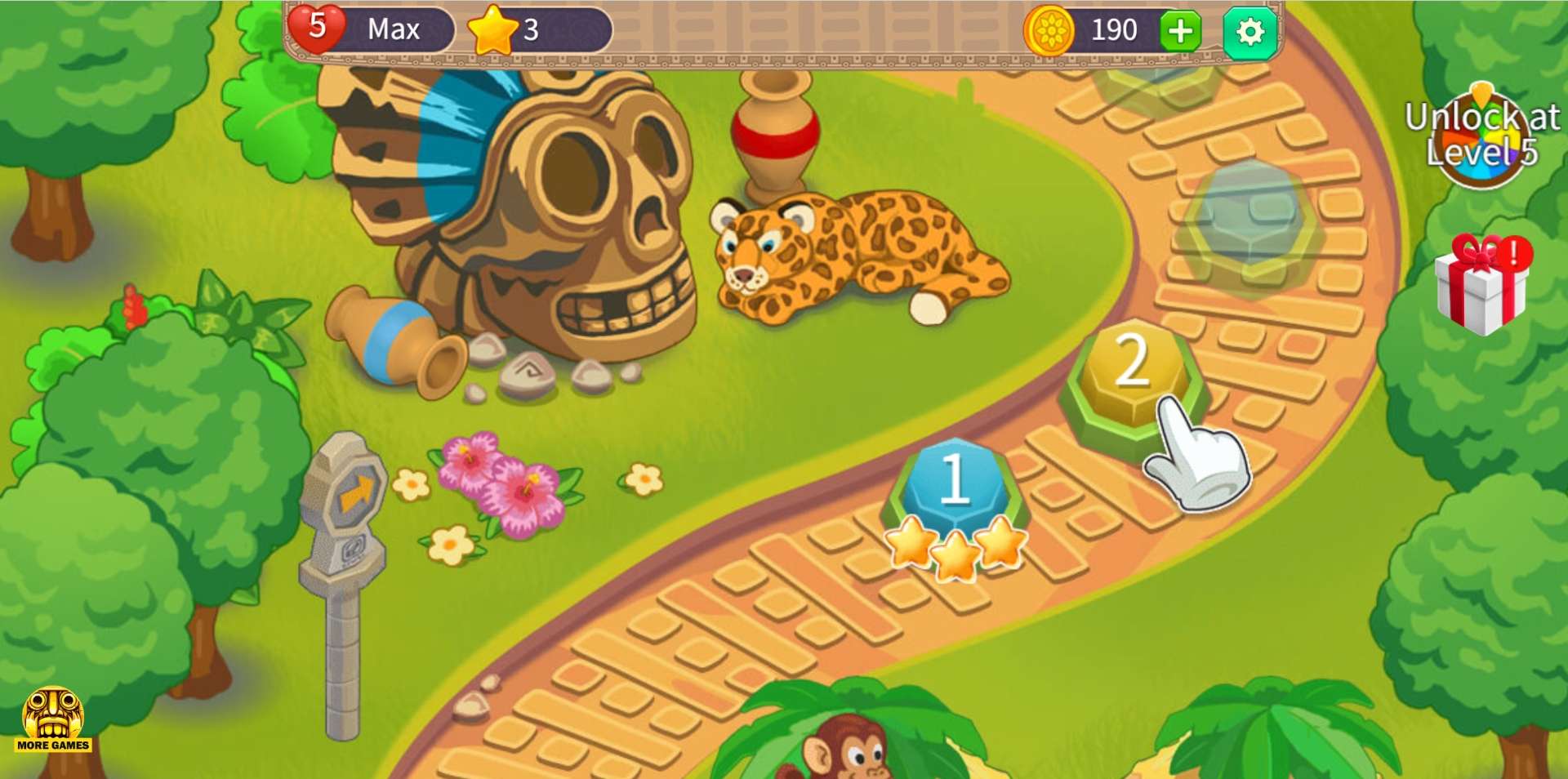This screenshot has height=779, width=1568.
Task: Open the More Games link
Action: pos(53,719)
